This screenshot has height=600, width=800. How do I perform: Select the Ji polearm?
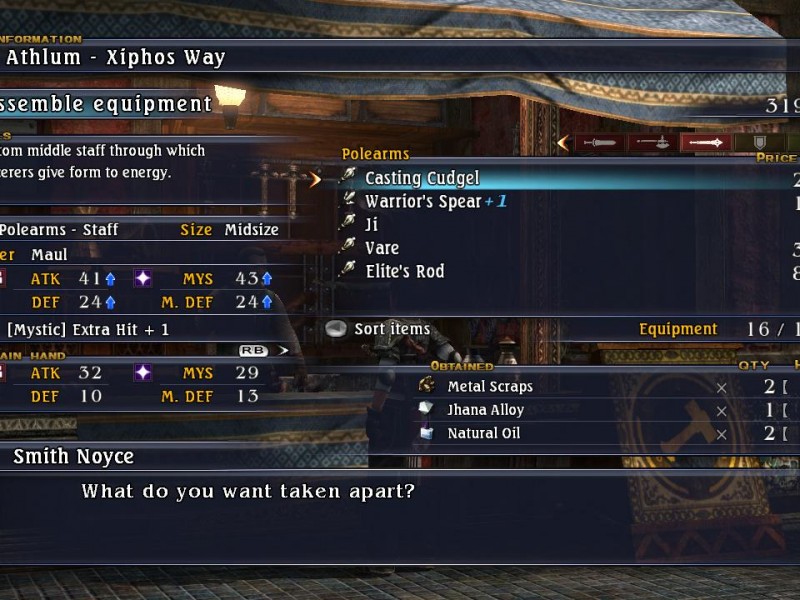pyautogui.click(x=371, y=224)
